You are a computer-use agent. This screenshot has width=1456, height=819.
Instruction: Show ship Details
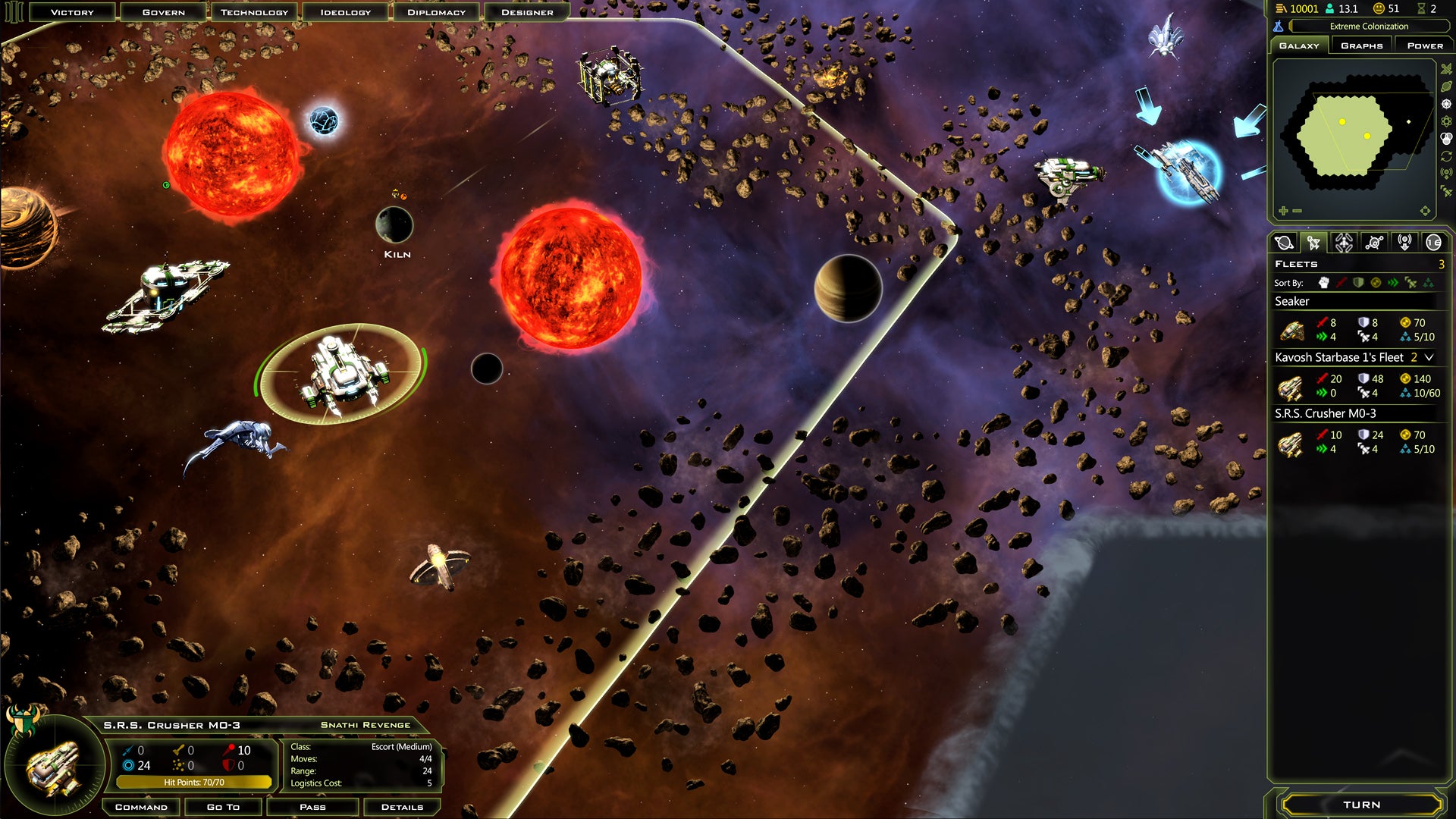click(x=402, y=807)
